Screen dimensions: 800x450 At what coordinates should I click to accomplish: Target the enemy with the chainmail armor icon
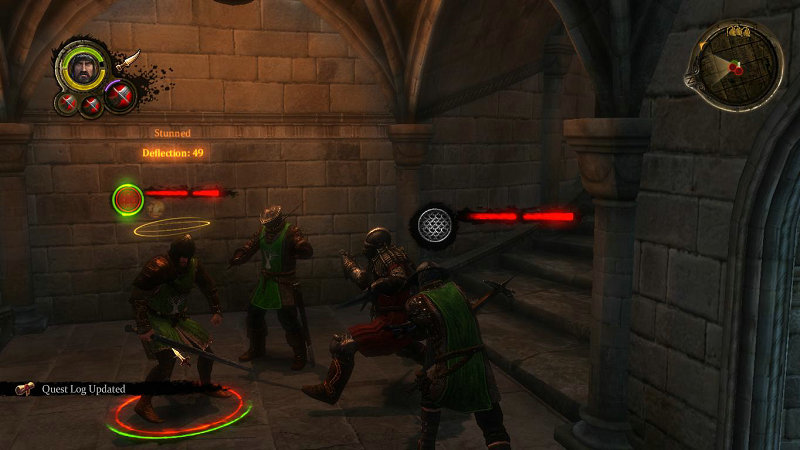[434, 223]
